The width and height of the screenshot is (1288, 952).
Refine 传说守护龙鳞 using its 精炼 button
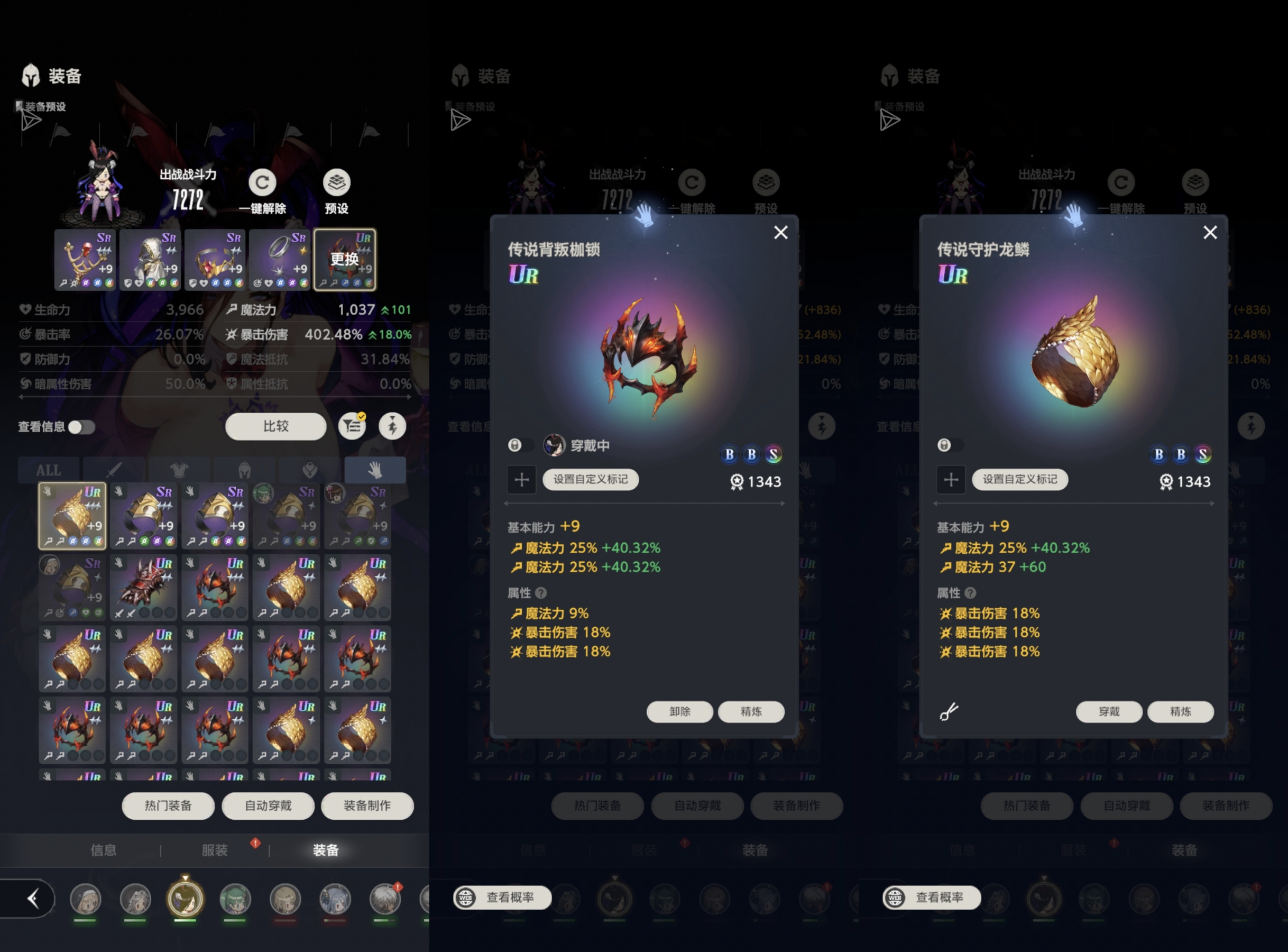click(1180, 712)
